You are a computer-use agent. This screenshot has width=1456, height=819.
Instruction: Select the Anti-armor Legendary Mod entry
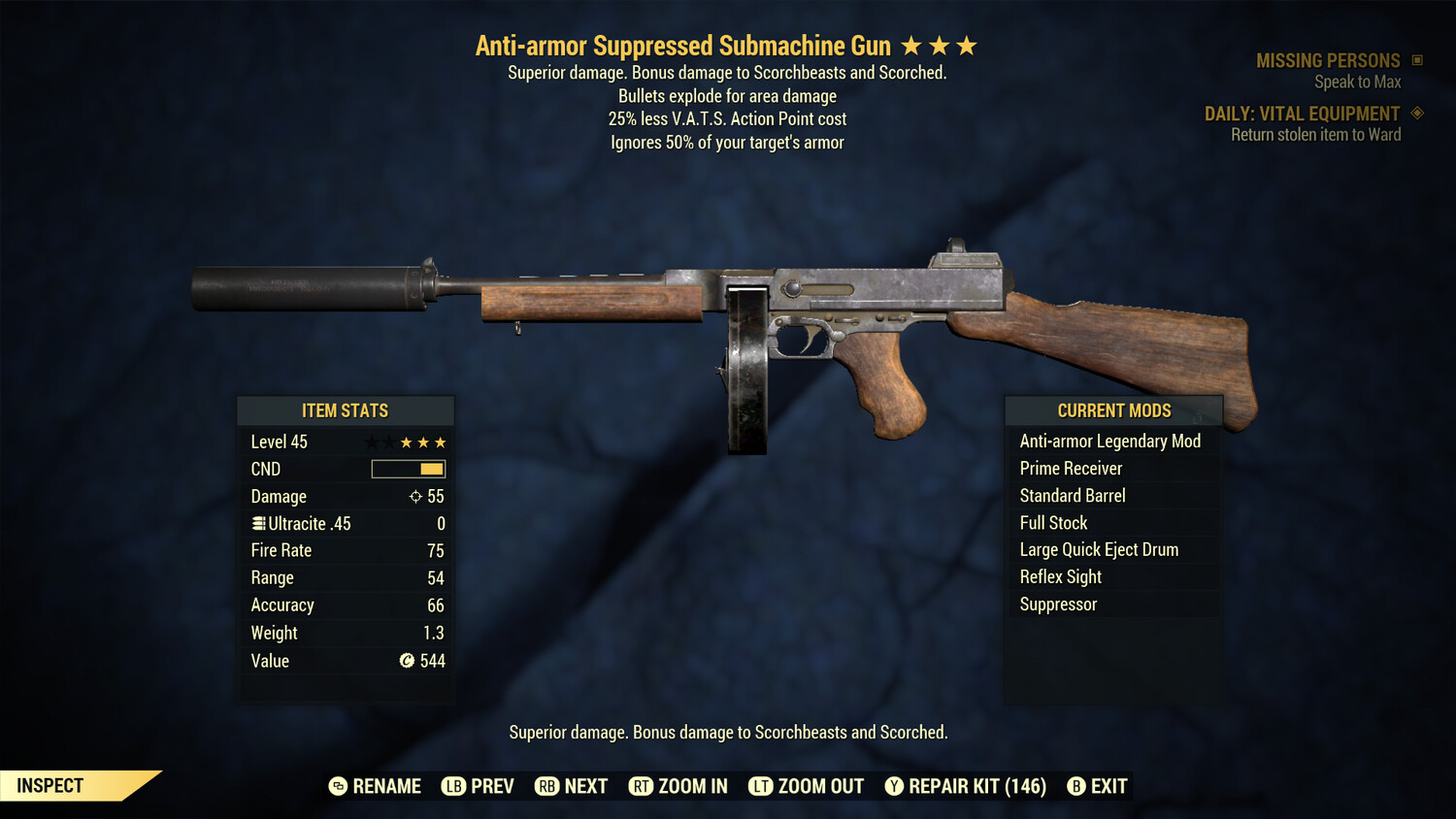point(1109,441)
